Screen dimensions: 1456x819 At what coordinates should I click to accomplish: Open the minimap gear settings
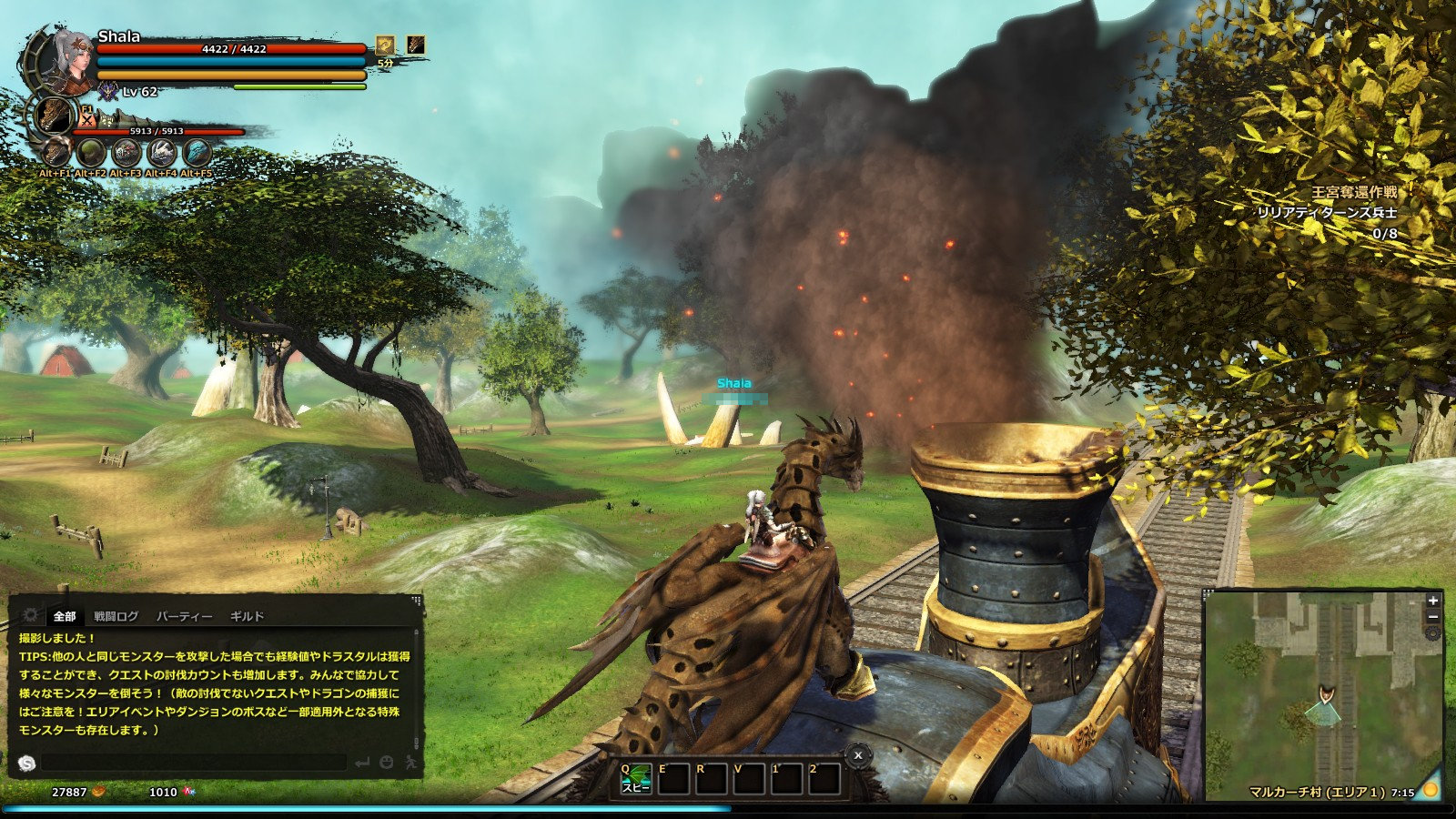tap(1433, 633)
